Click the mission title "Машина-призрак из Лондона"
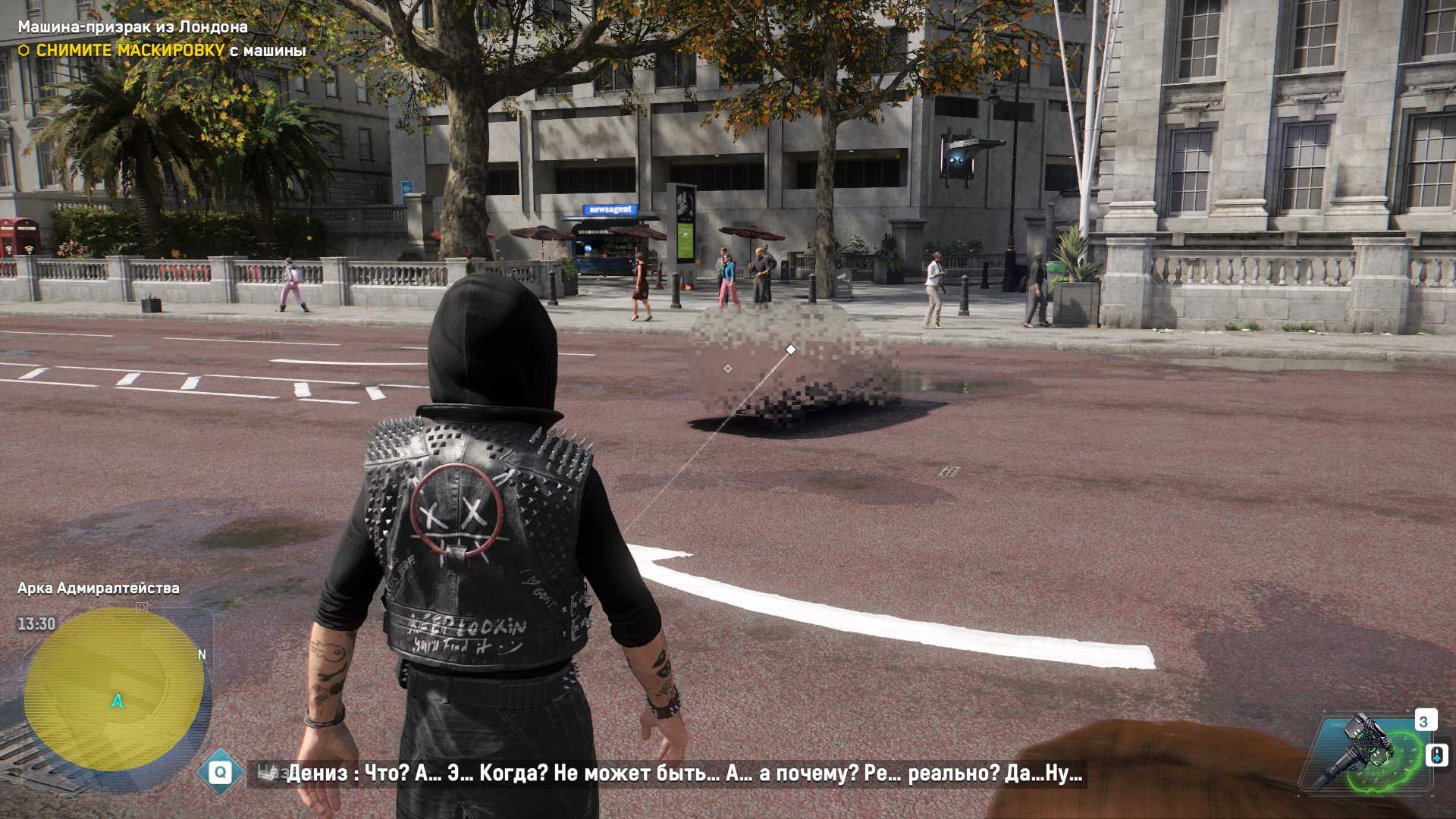1456x819 pixels. (133, 27)
